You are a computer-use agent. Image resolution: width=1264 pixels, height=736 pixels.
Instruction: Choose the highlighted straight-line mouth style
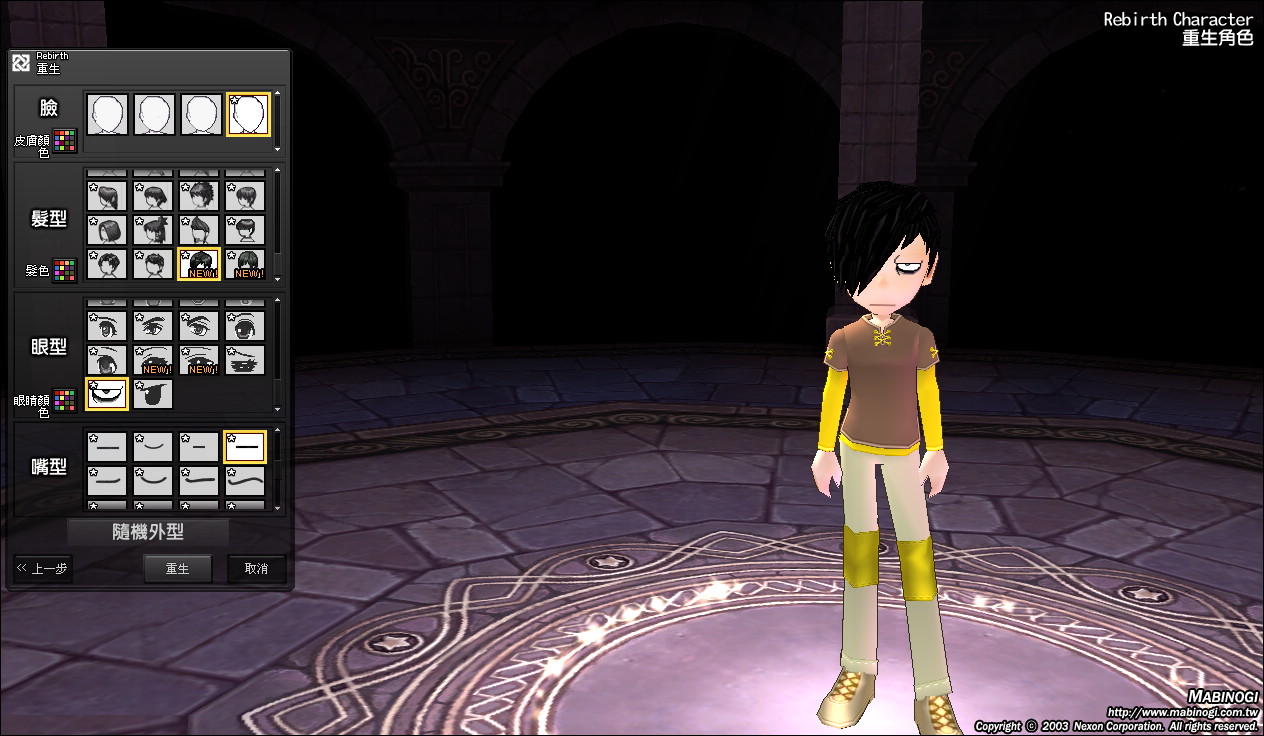click(x=245, y=447)
